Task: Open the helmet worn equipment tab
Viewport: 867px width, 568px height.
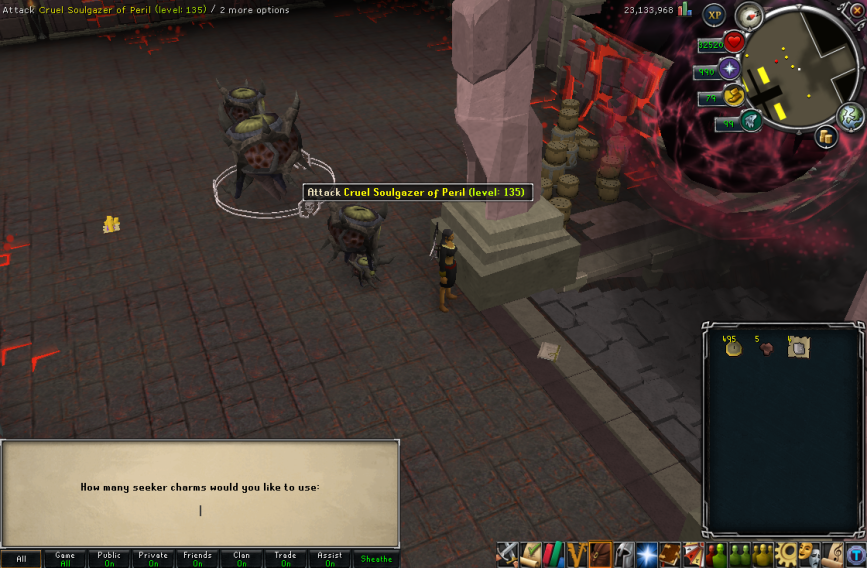Action: click(622, 554)
